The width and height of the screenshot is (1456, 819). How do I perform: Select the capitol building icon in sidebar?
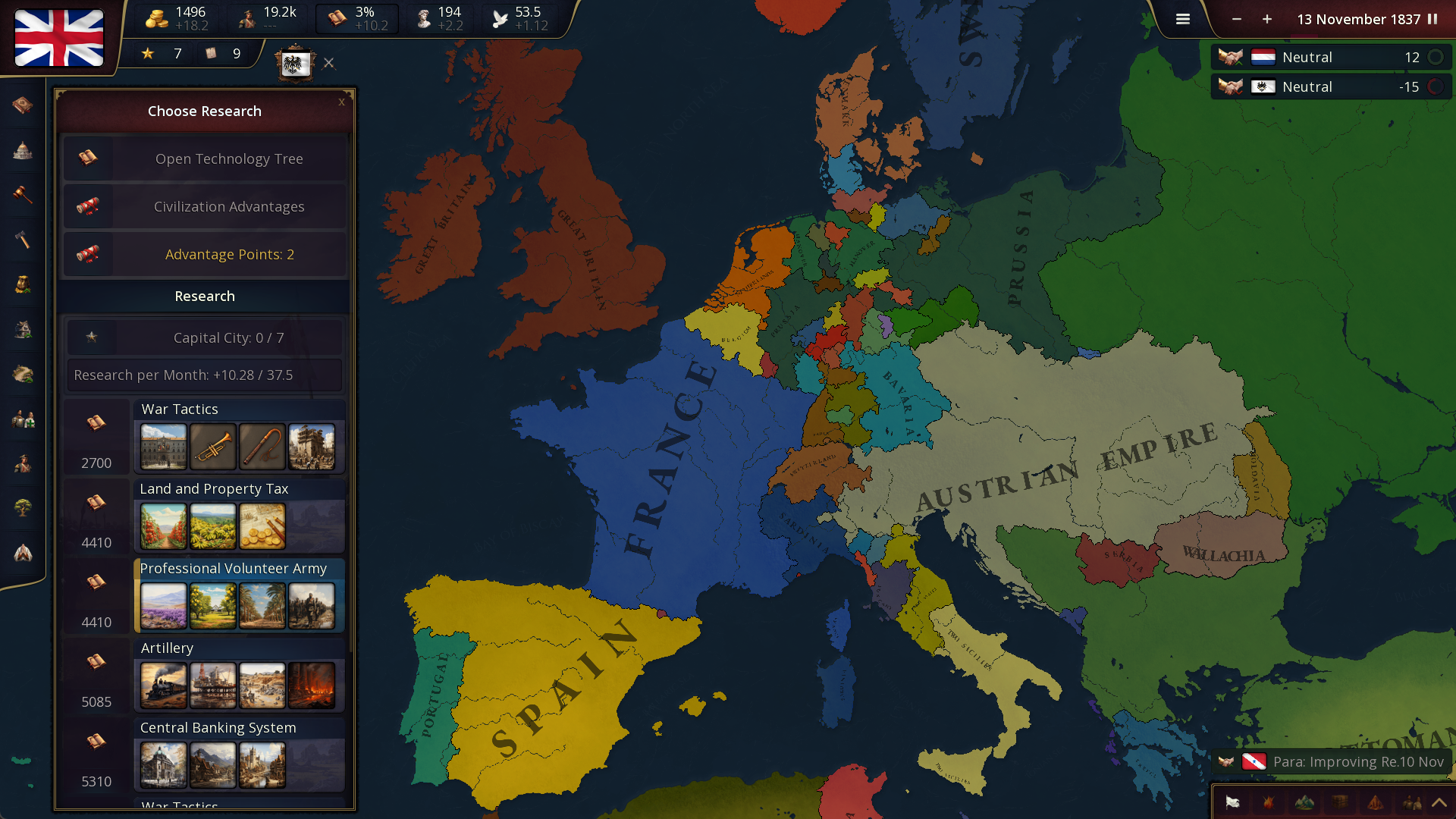point(22,150)
